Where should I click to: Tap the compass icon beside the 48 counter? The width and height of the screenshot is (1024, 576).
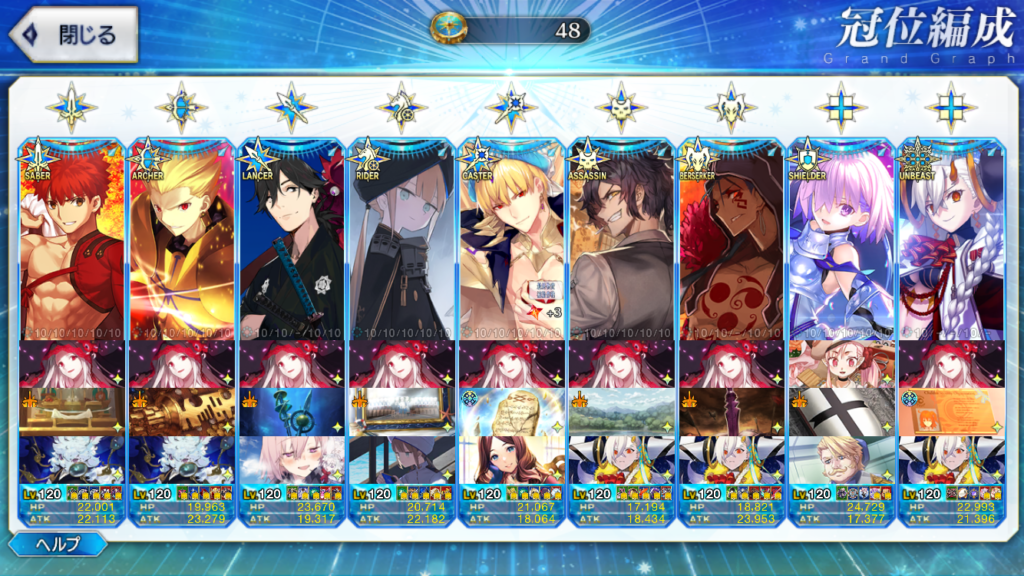[448, 29]
